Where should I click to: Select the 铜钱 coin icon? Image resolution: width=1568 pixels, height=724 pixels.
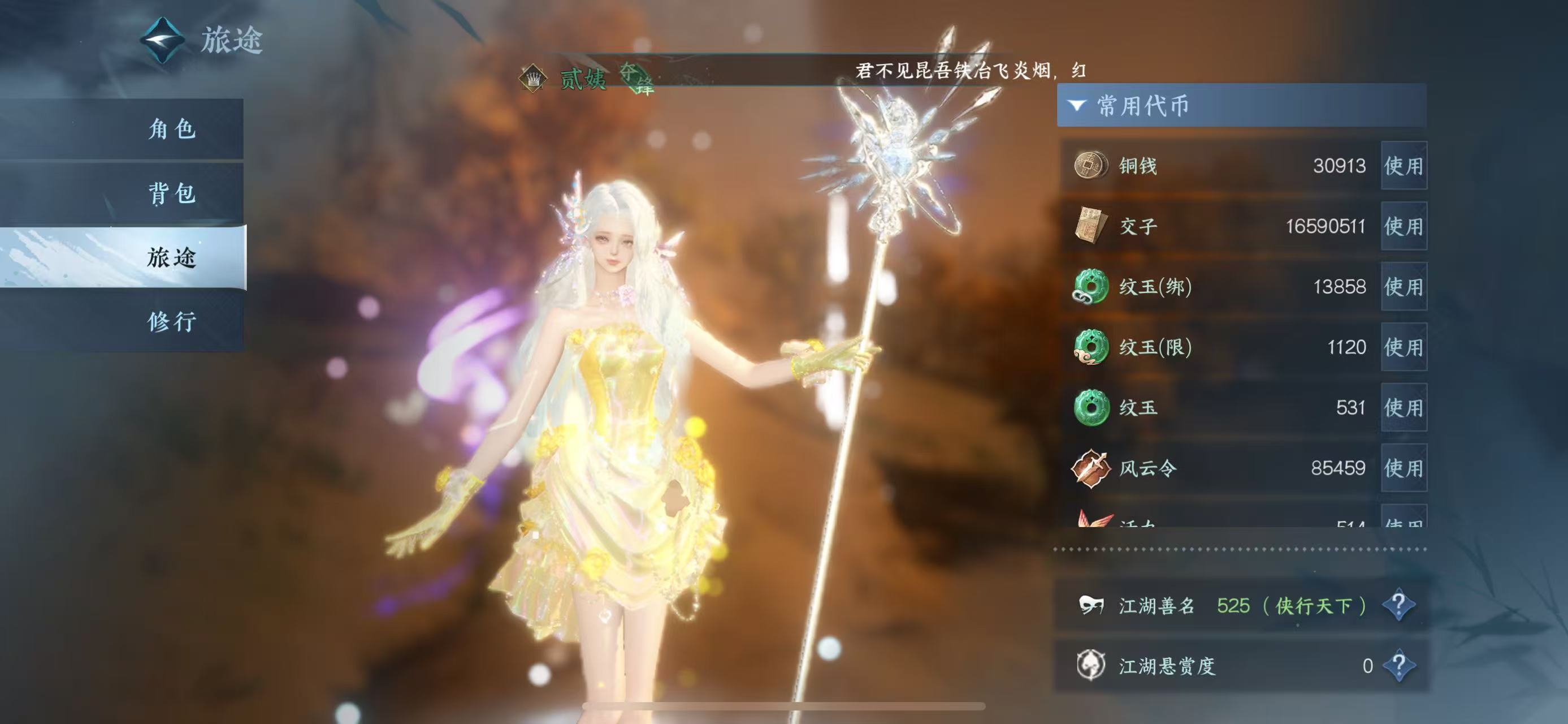(1090, 165)
